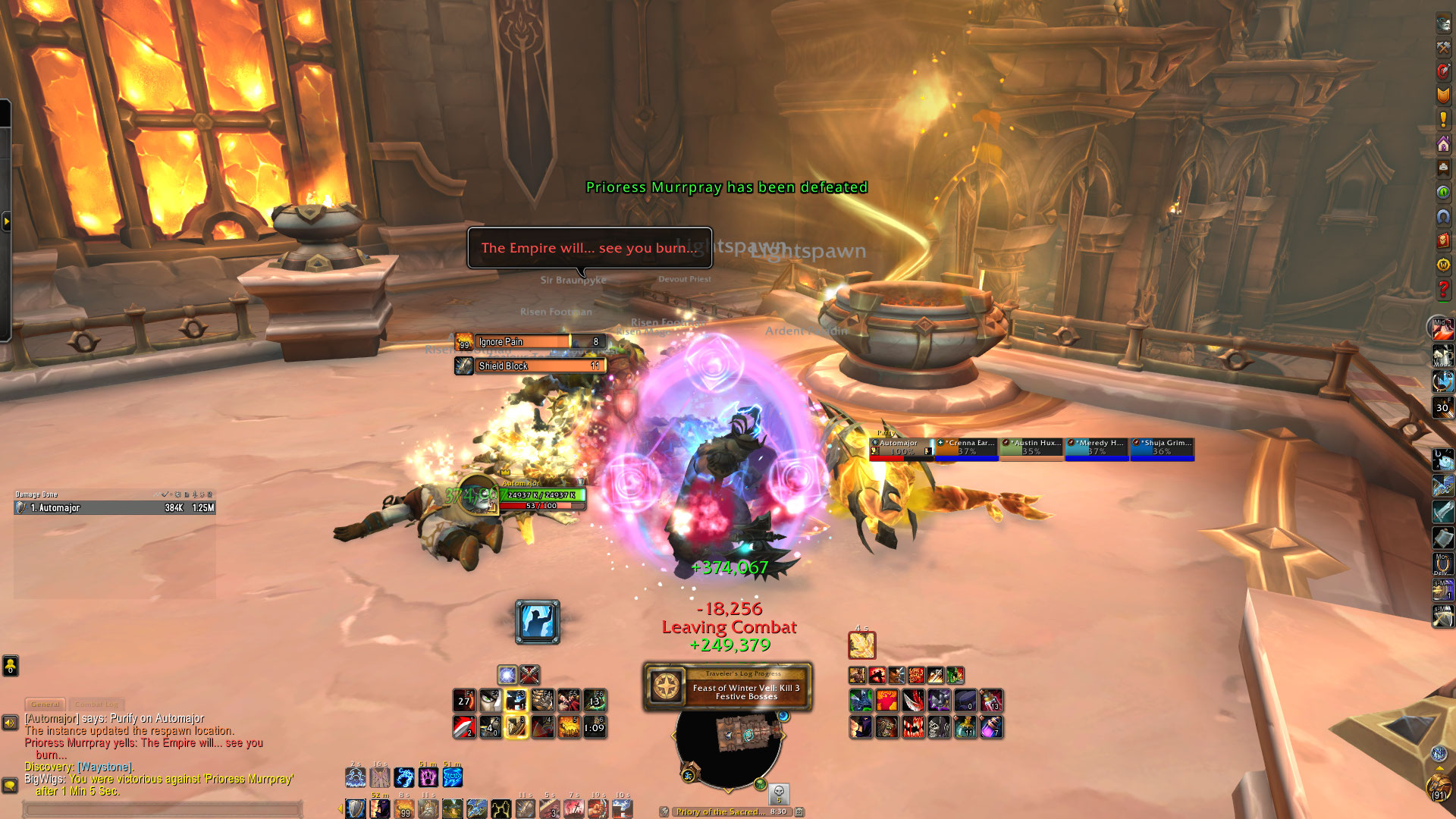Open the Traveler's Log Progress notification
The height and width of the screenshot is (819, 1456).
[x=728, y=687]
